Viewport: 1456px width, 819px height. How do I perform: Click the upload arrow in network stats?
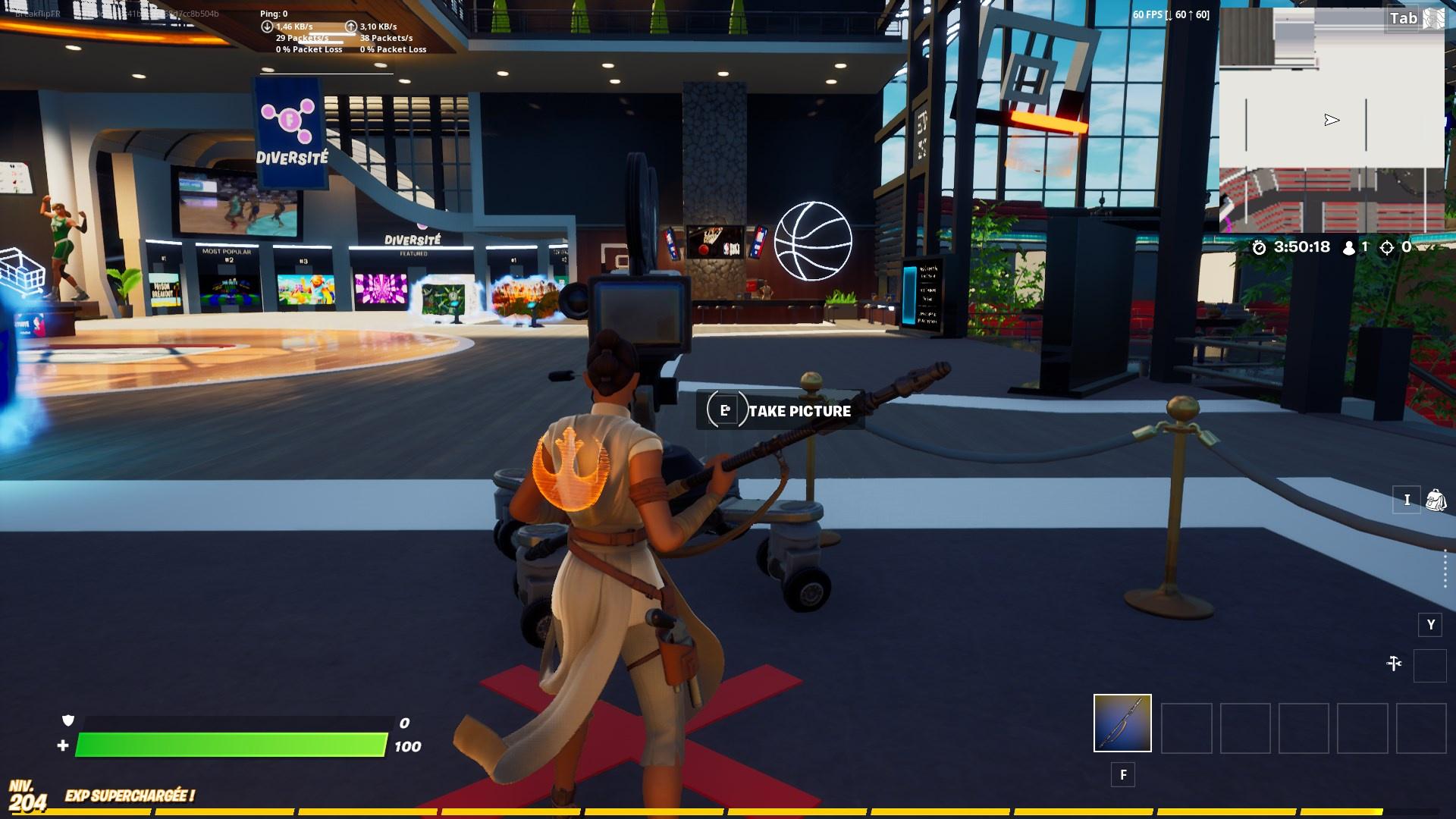coord(350,24)
